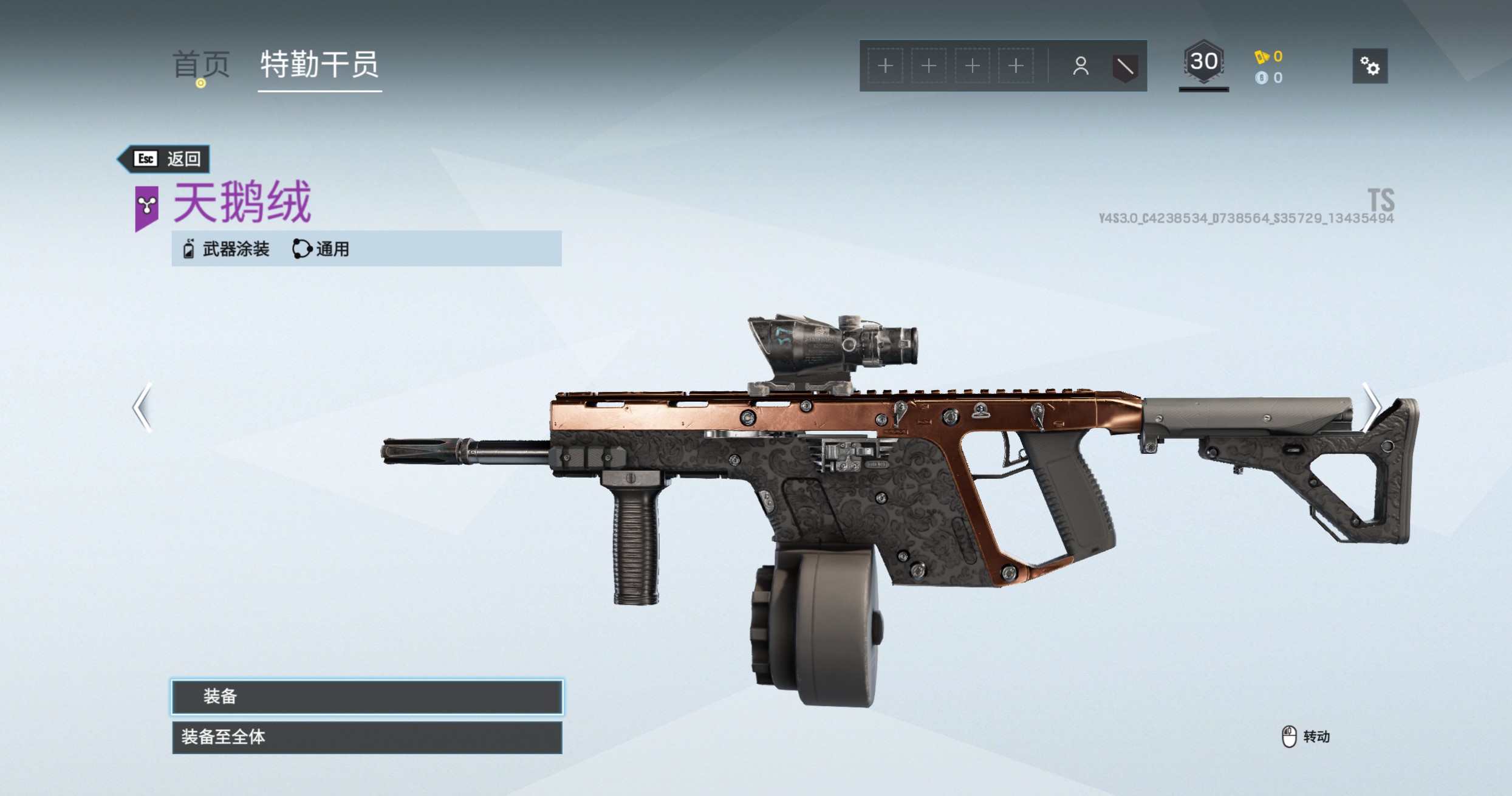Show the next weapon skin arrow
The width and height of the screenshot is (1512, 796).
tap(1371, 407)
